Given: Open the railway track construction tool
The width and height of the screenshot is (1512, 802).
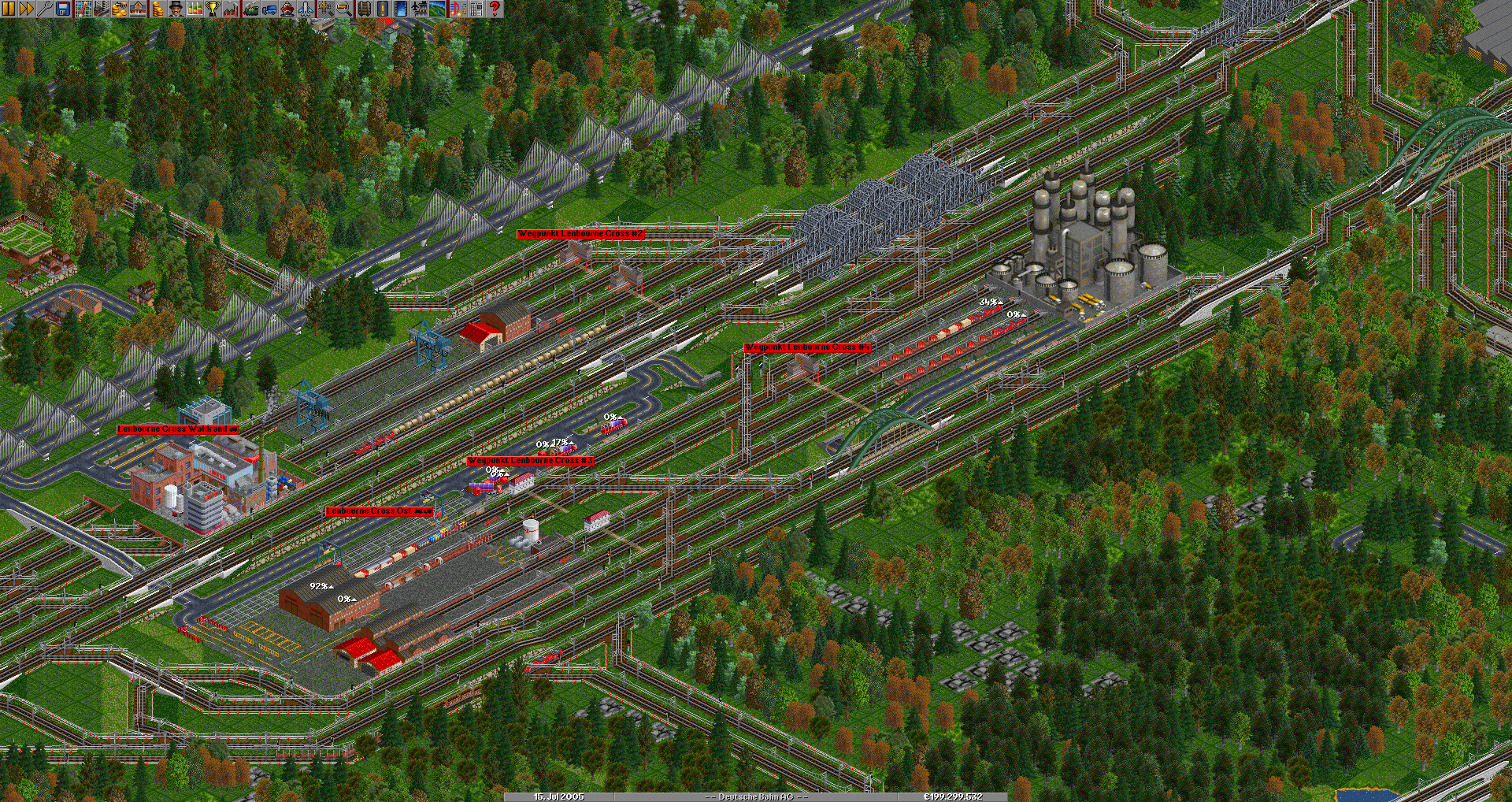Looking at the screenshot, I should [364, 9].
